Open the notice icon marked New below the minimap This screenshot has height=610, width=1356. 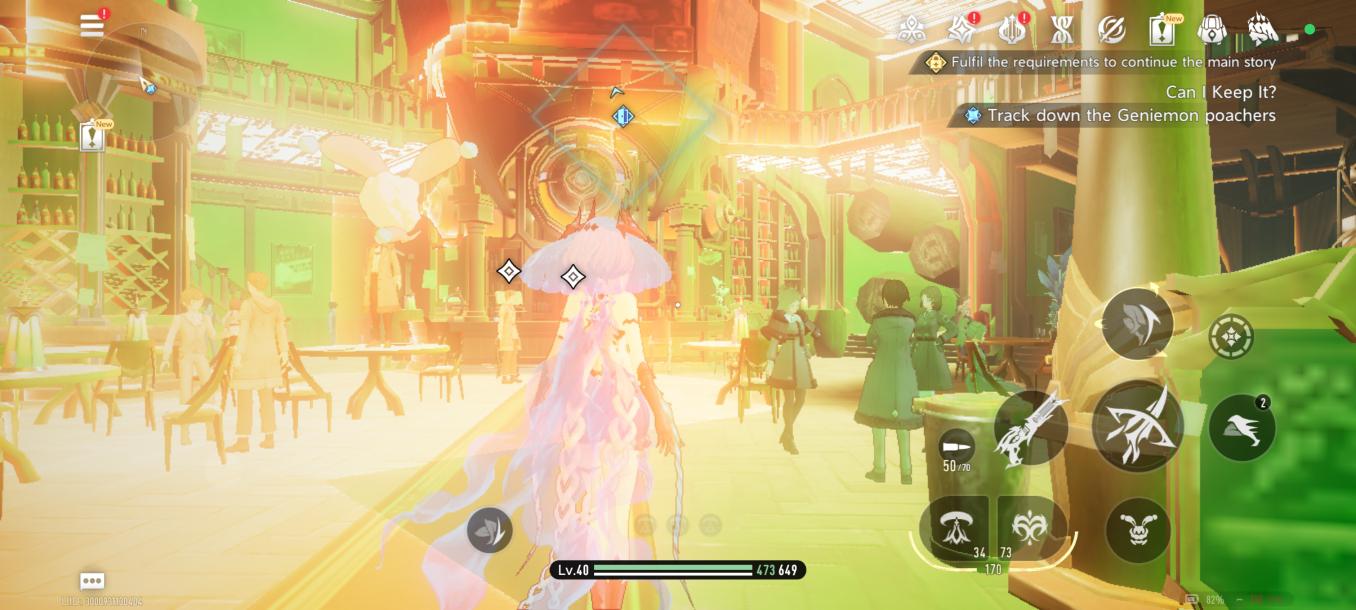click(x=93, y=136)
